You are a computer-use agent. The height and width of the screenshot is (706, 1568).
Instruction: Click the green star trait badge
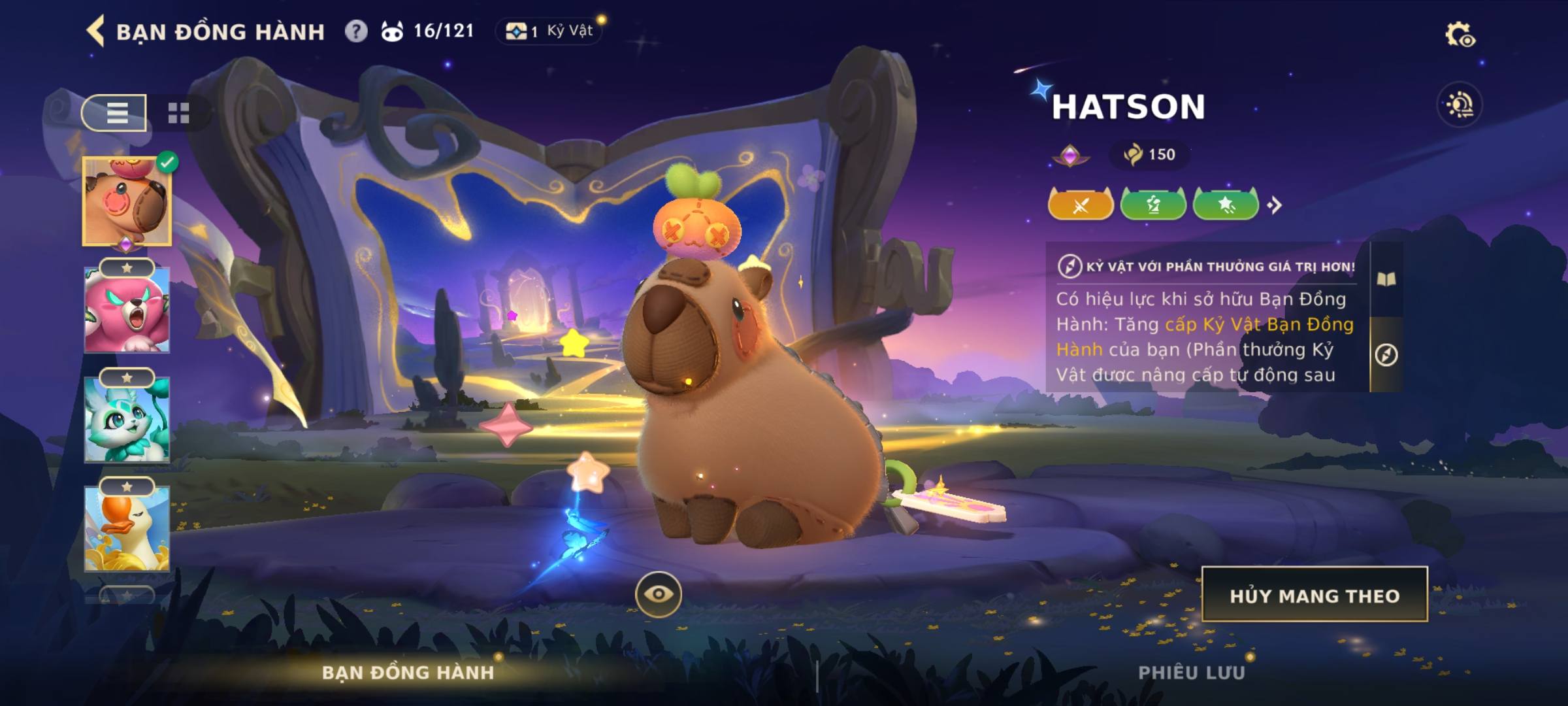(x=1226, y=205)
